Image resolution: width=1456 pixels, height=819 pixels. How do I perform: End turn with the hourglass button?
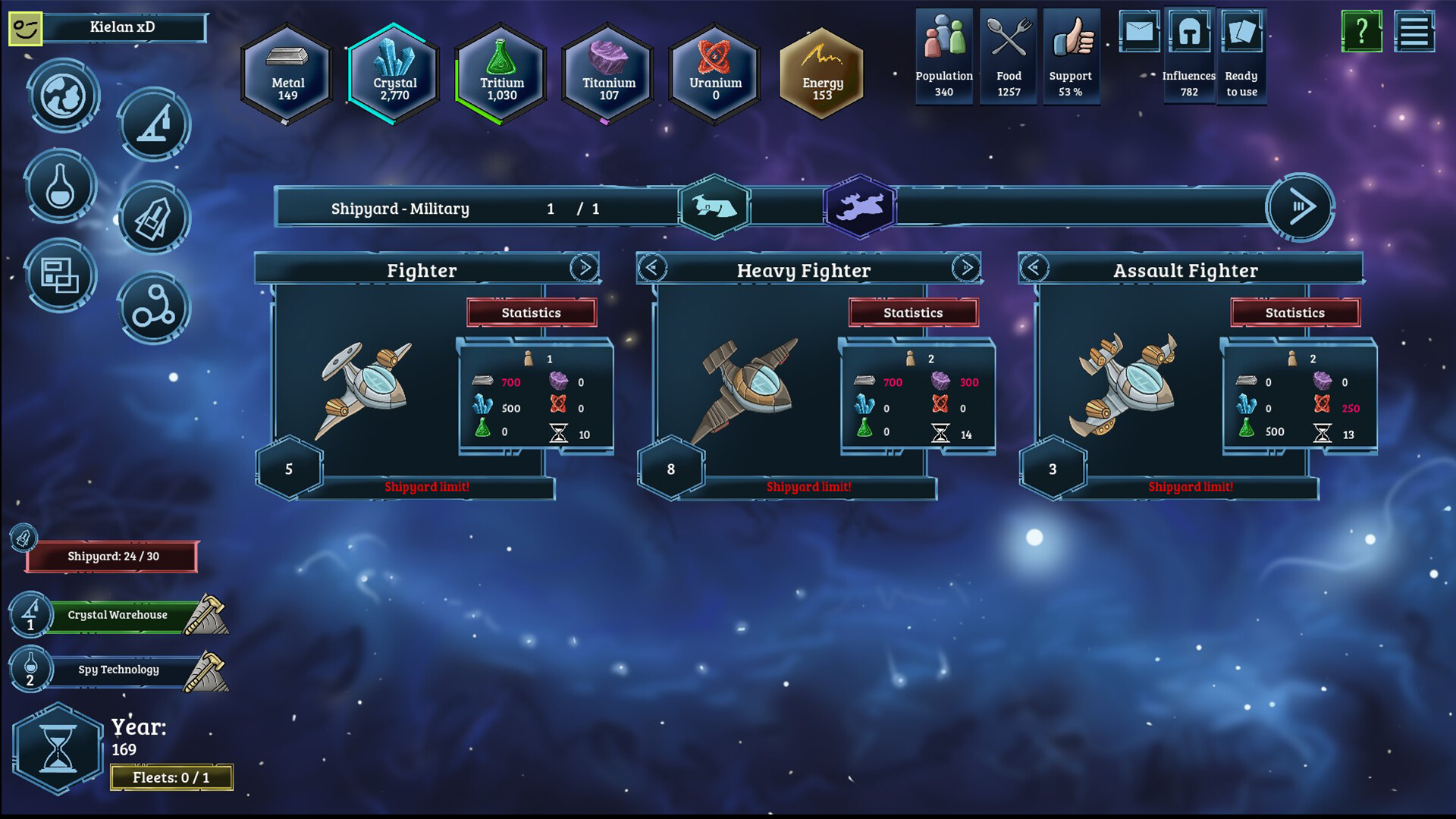coord(58,748)
